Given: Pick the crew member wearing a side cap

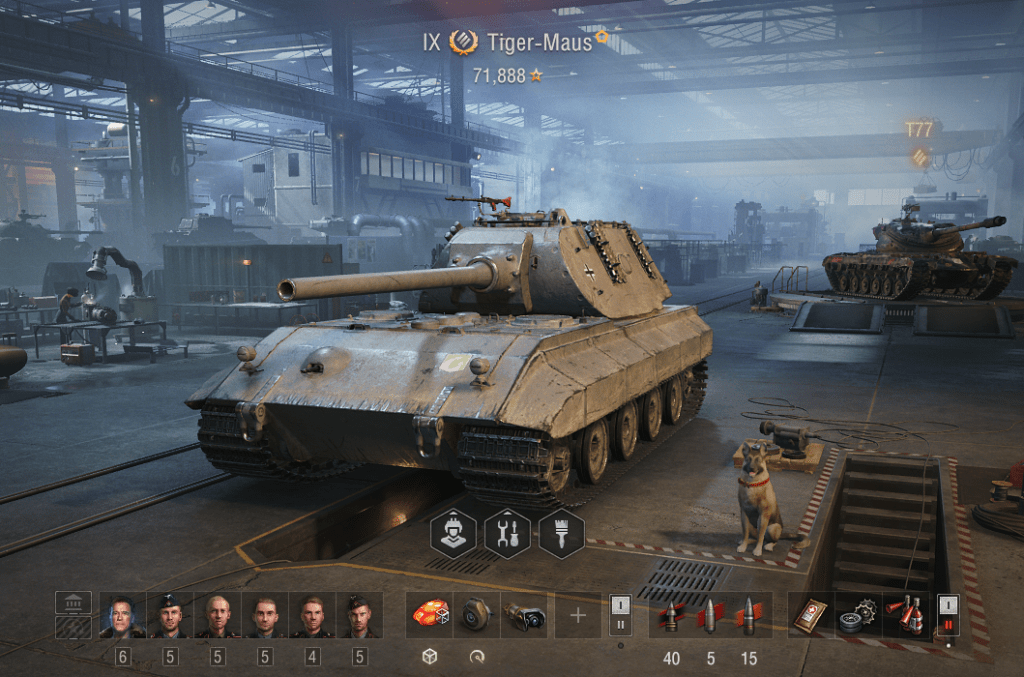Looking at the screenshot, I should coord(360,615).
